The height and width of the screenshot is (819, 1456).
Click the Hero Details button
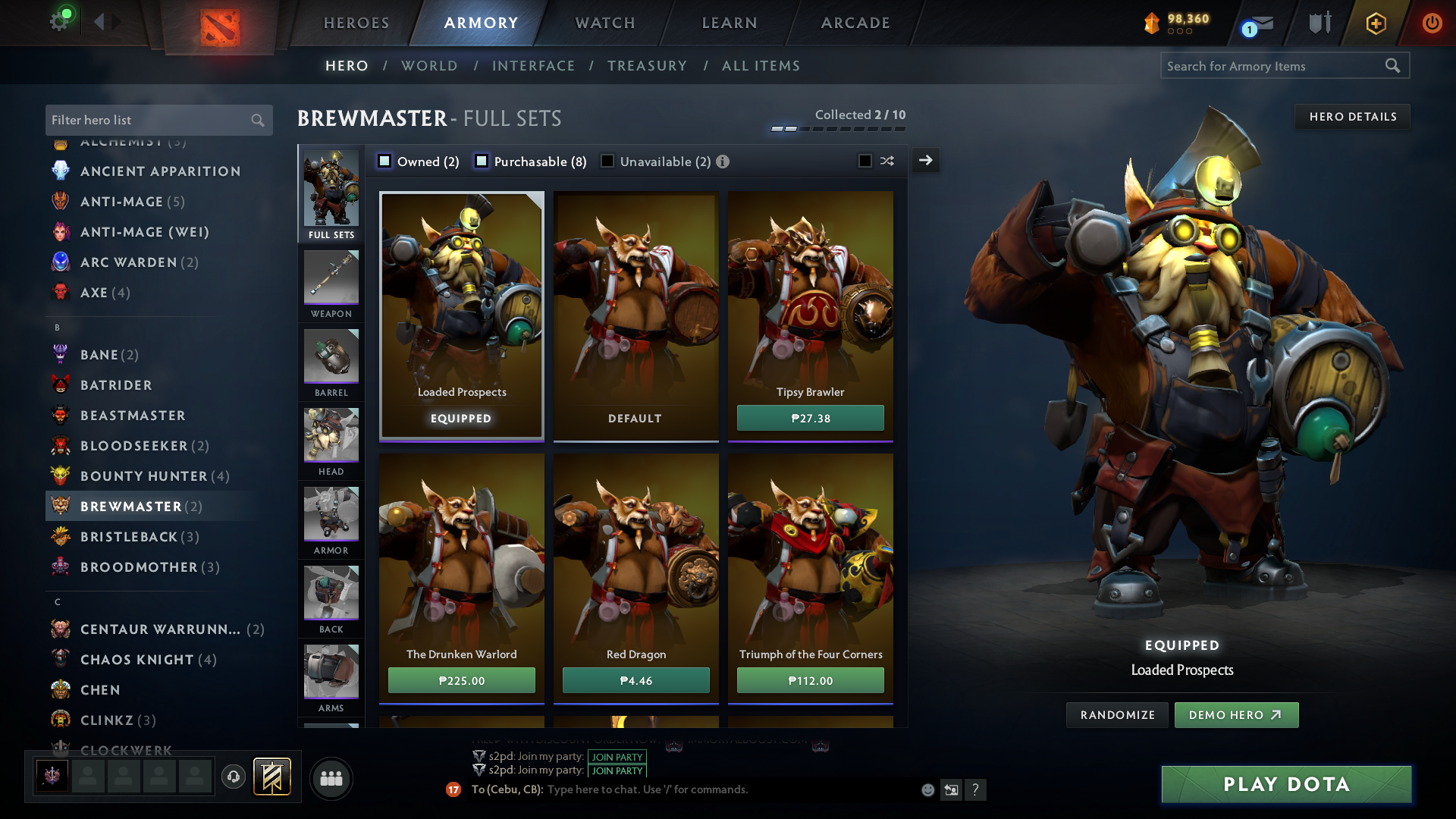1352,117
